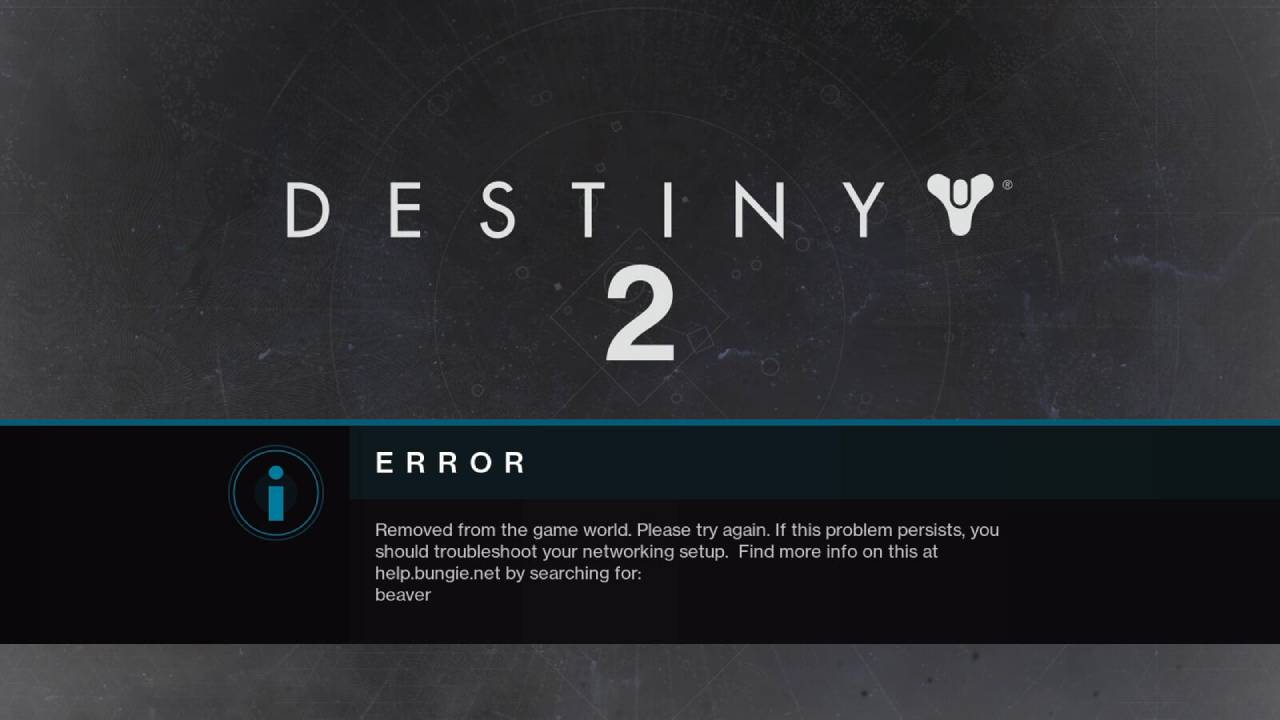Screen dimensions: 1280x720
Task: Click the DESTINY wordmark title
Action: coord(585,207)
